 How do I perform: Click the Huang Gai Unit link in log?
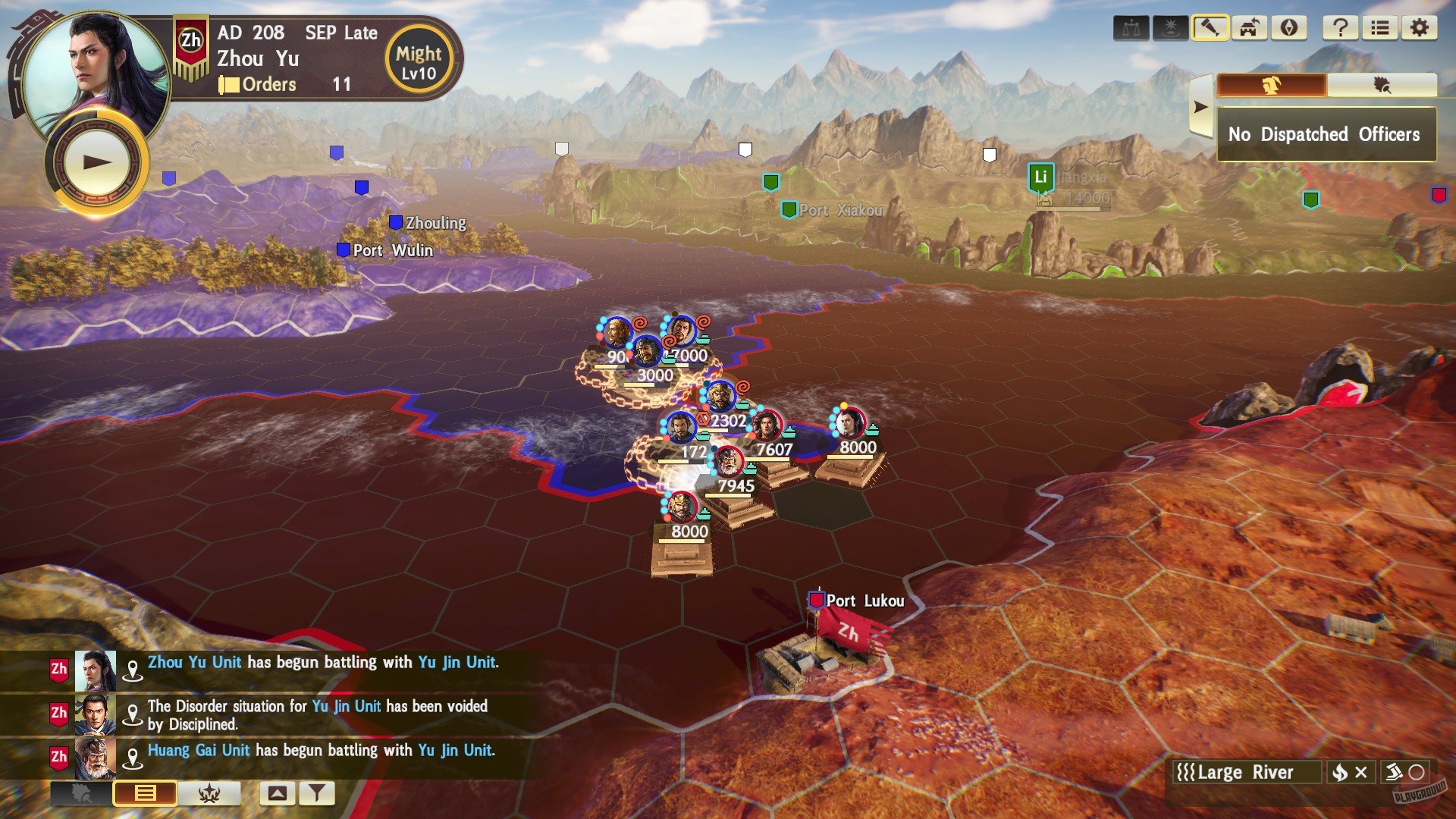pos(199,750)
